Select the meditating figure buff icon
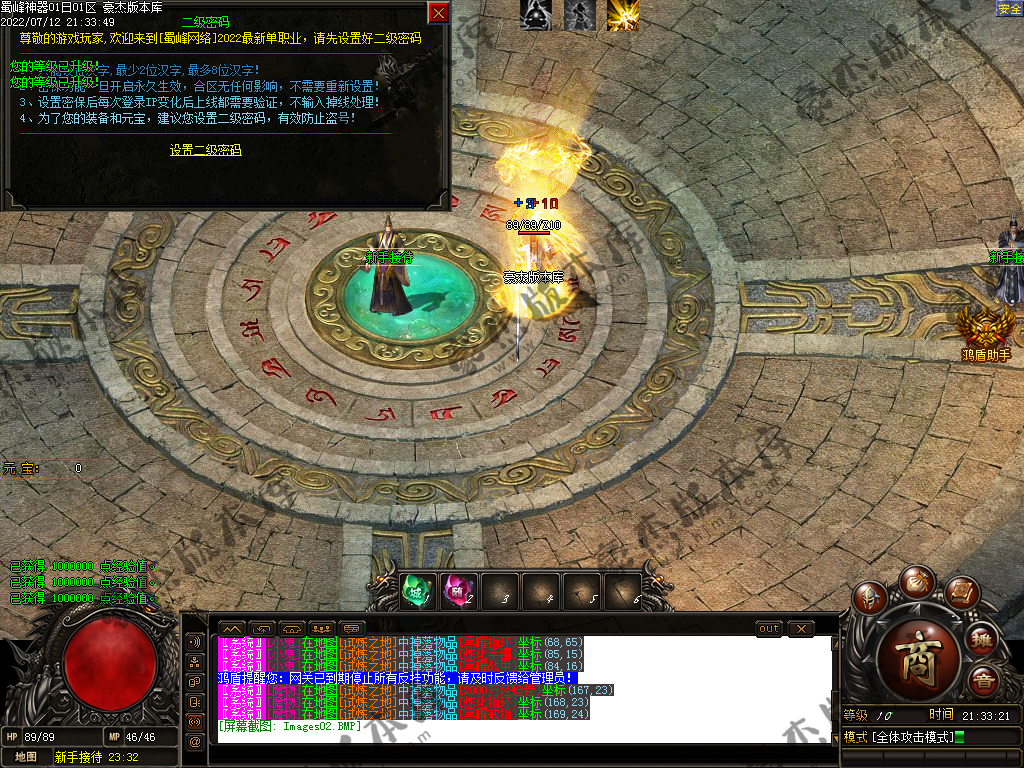The width and height of the screenshot is (1024, 768). click(x=535, y=15)
